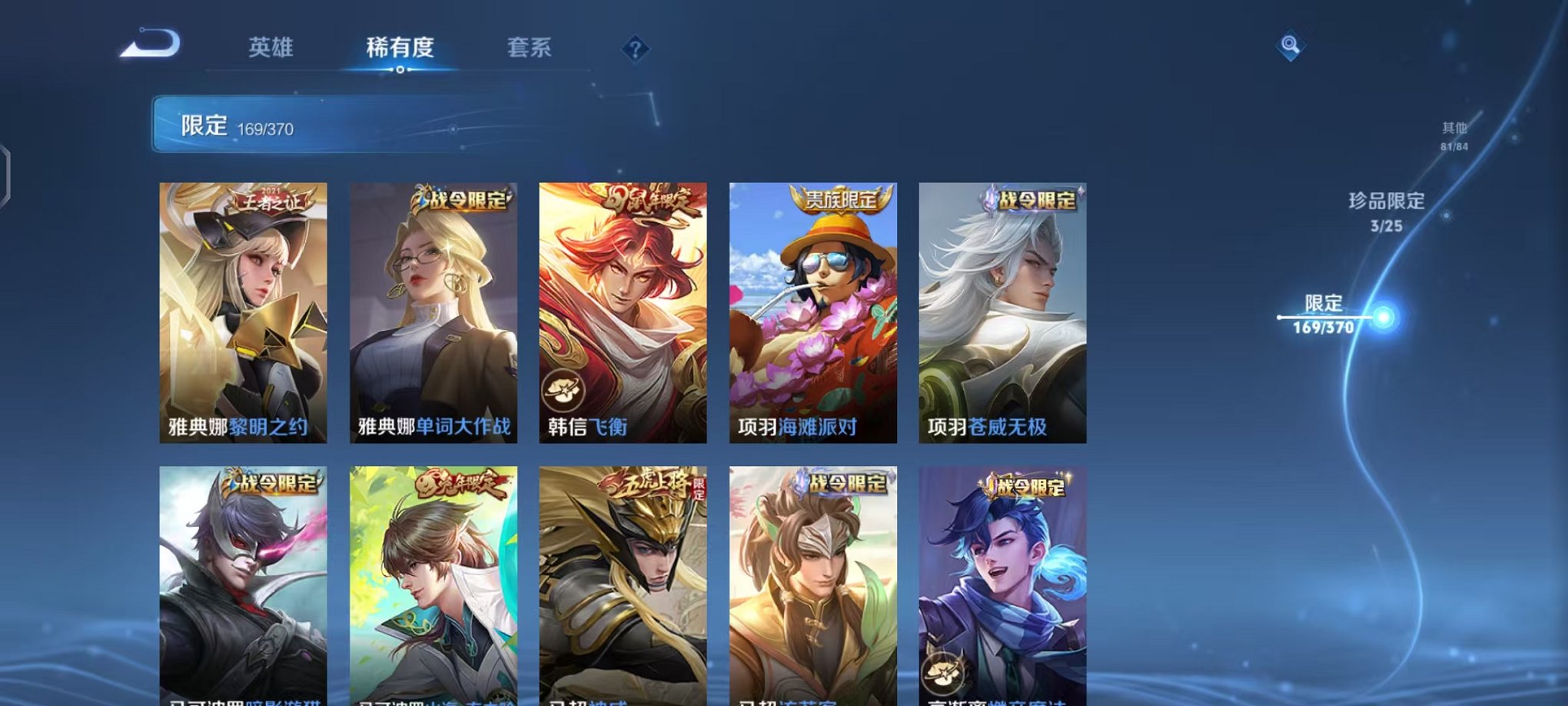
Task: Open the help question mark icon
Action: (634, 48)
